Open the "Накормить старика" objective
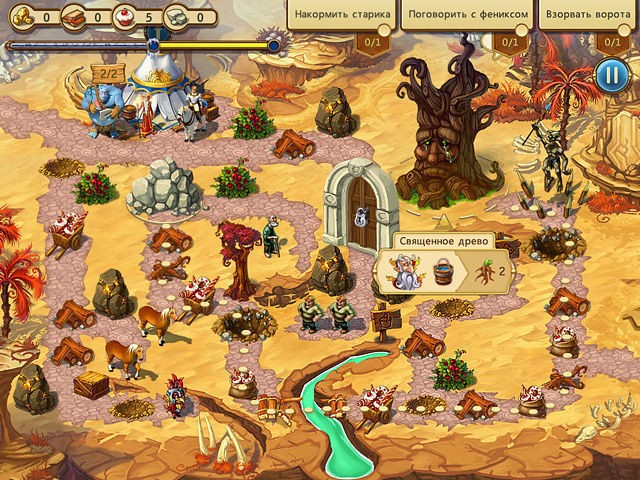 coord(340,16)
